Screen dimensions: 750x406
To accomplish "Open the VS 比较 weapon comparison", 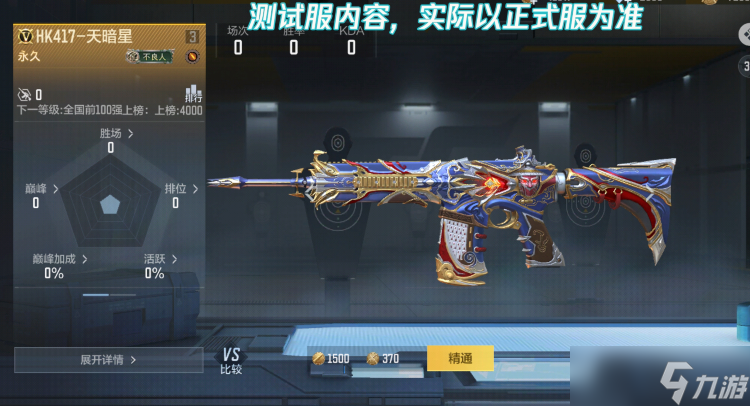I will (231, 360).
